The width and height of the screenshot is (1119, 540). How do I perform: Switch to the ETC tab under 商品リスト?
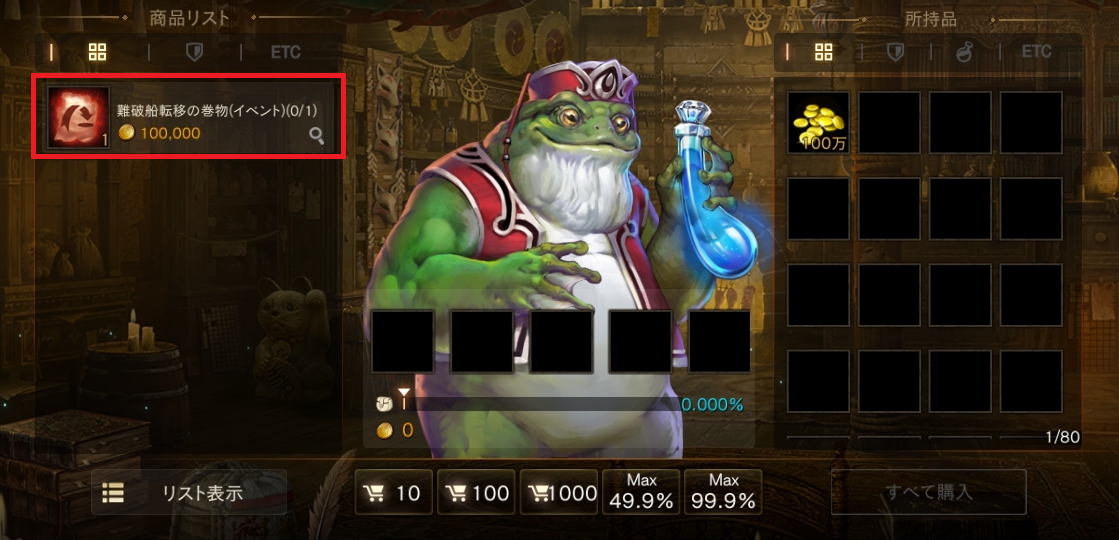(x=285, y=52)
